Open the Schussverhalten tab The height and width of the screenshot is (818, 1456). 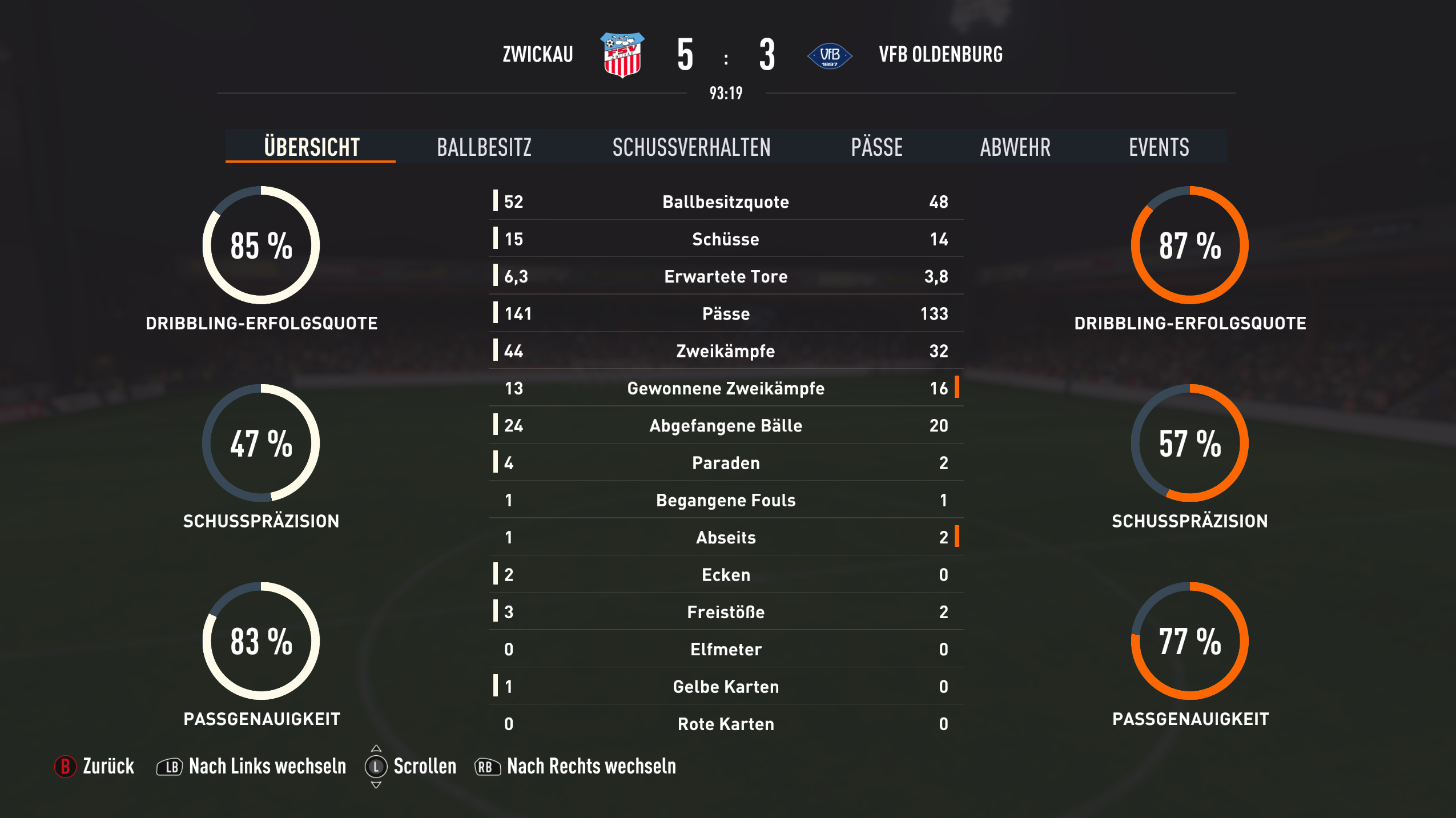691,147
